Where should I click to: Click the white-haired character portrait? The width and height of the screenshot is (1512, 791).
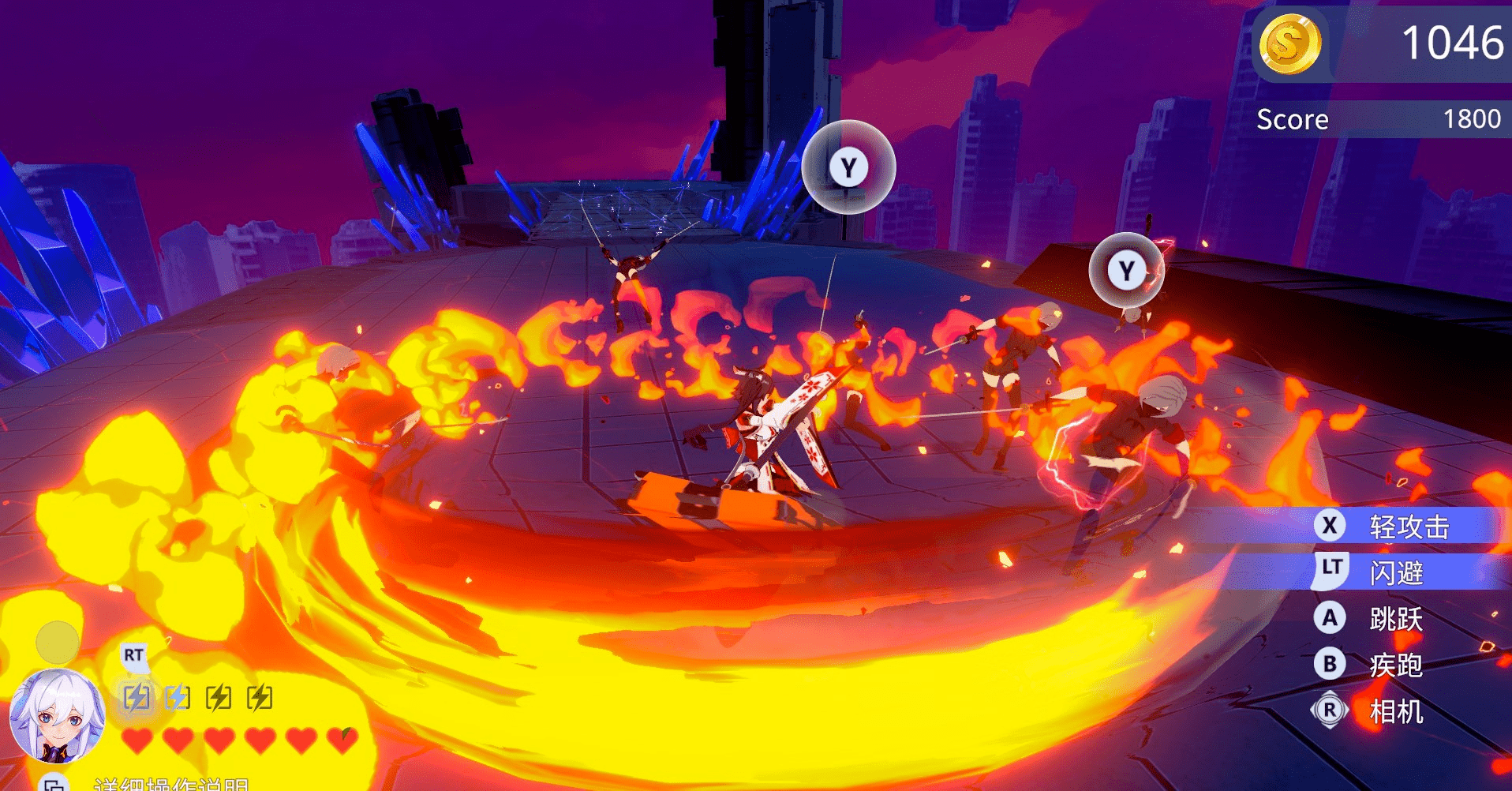tap(57, 716)
